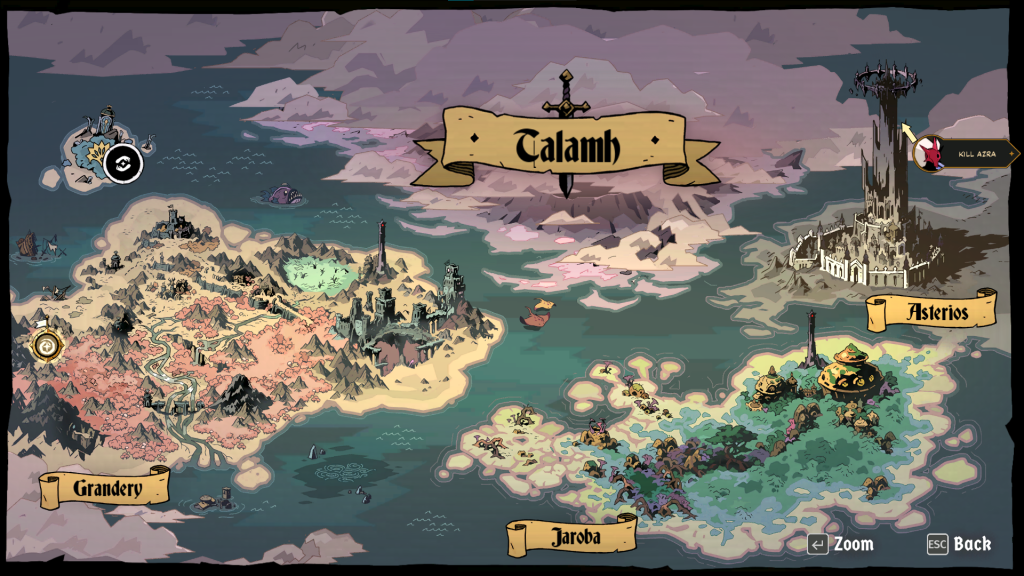The image size is (1024, 576).
Task: Select the Grandery region banner
Action: (106, 489)
